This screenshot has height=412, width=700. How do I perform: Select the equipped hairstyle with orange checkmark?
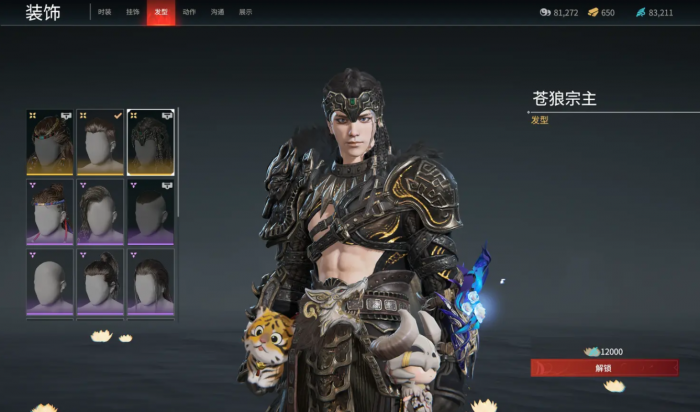point(100,142)
